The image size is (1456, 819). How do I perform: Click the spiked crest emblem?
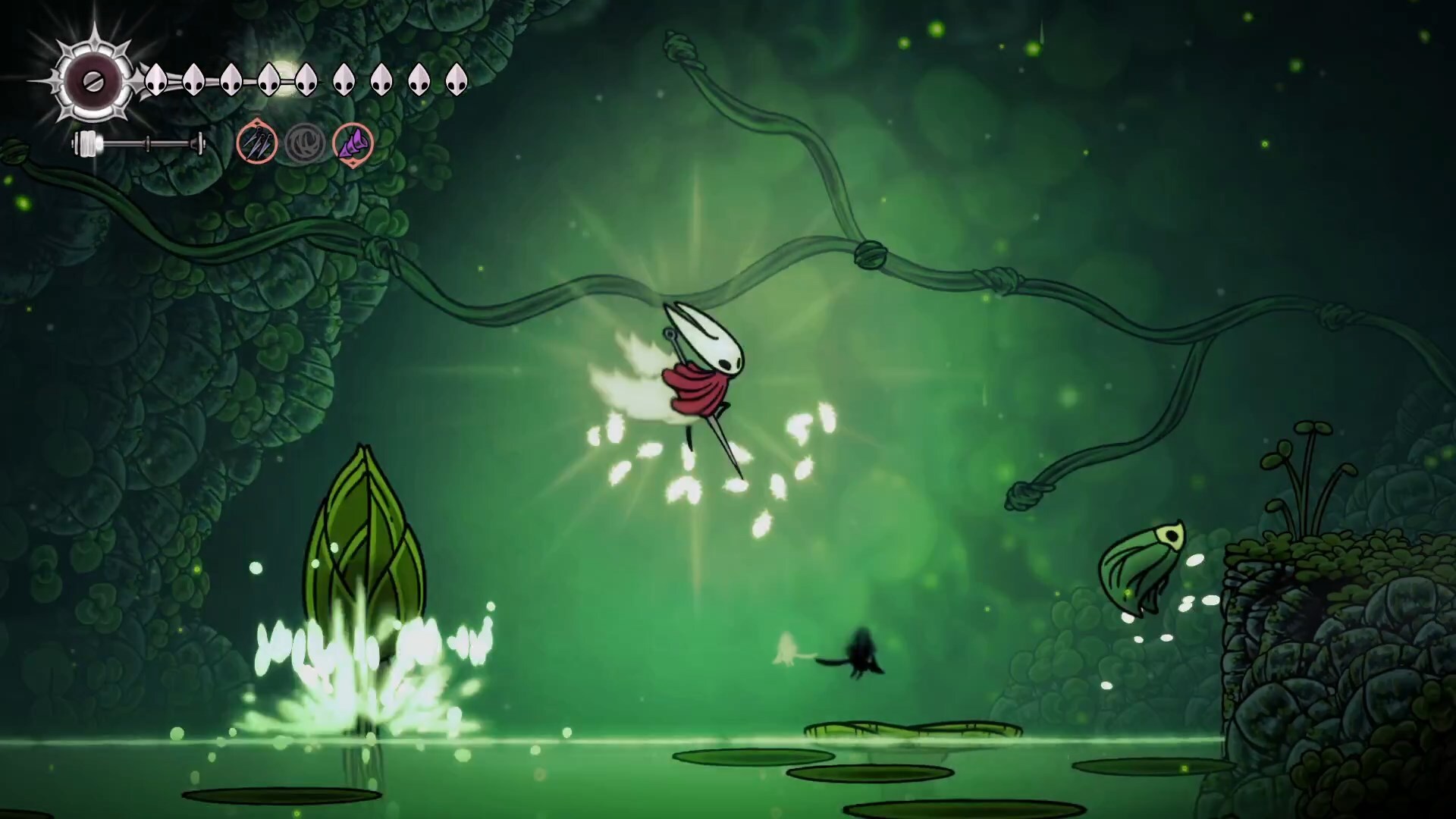pos(93,81)
